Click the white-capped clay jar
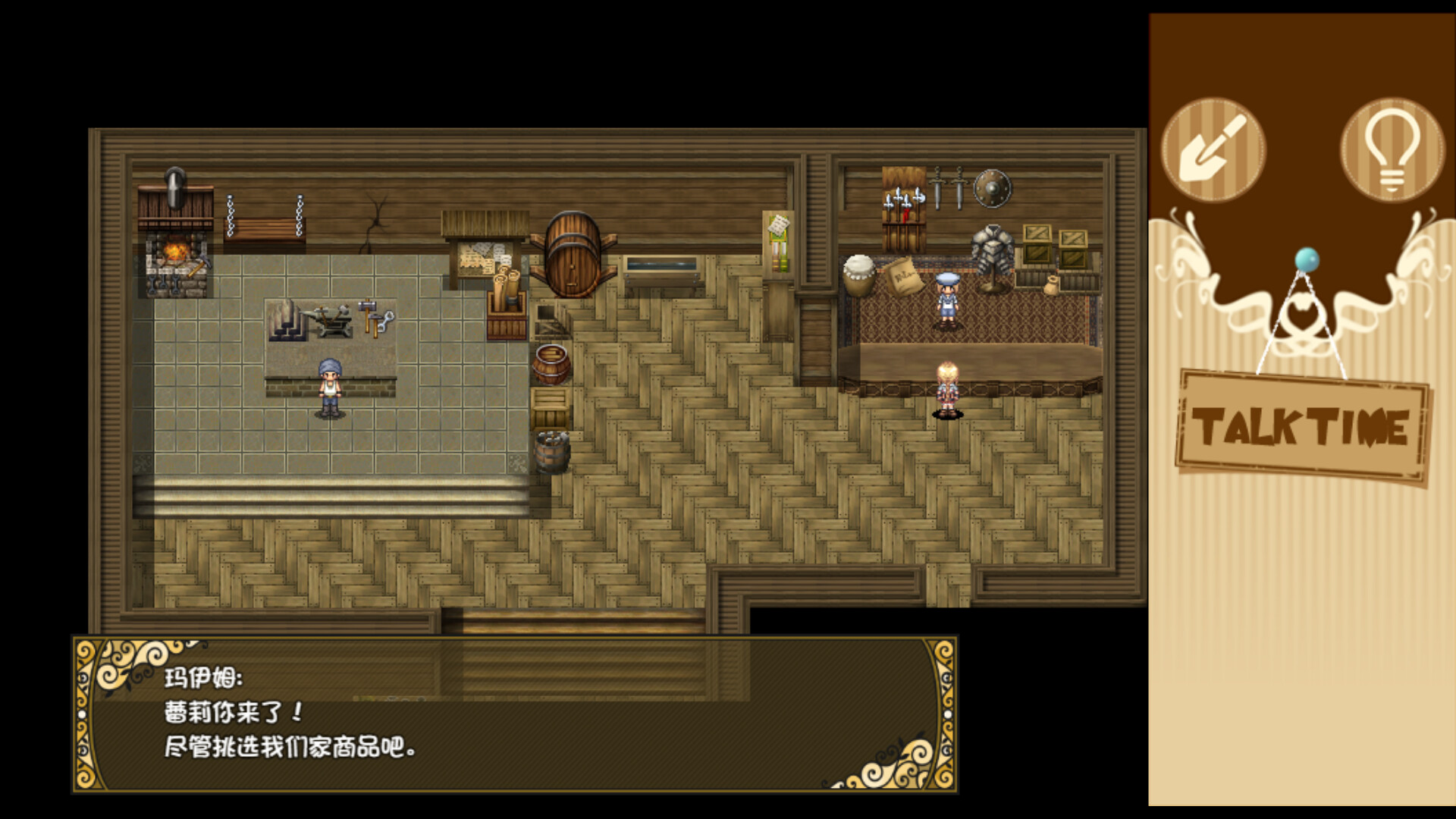Image resolution: width=1456 pixels, height=819 pixels. (859, 275)
